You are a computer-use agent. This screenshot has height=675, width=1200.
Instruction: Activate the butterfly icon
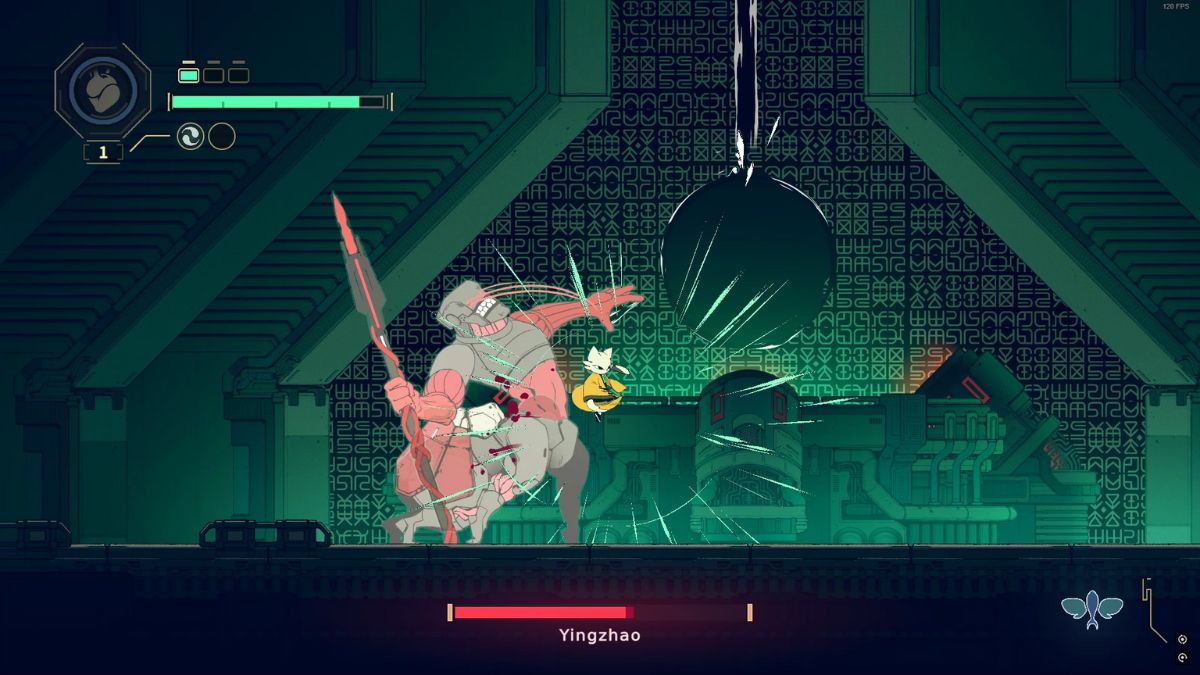click(1092, 609)
